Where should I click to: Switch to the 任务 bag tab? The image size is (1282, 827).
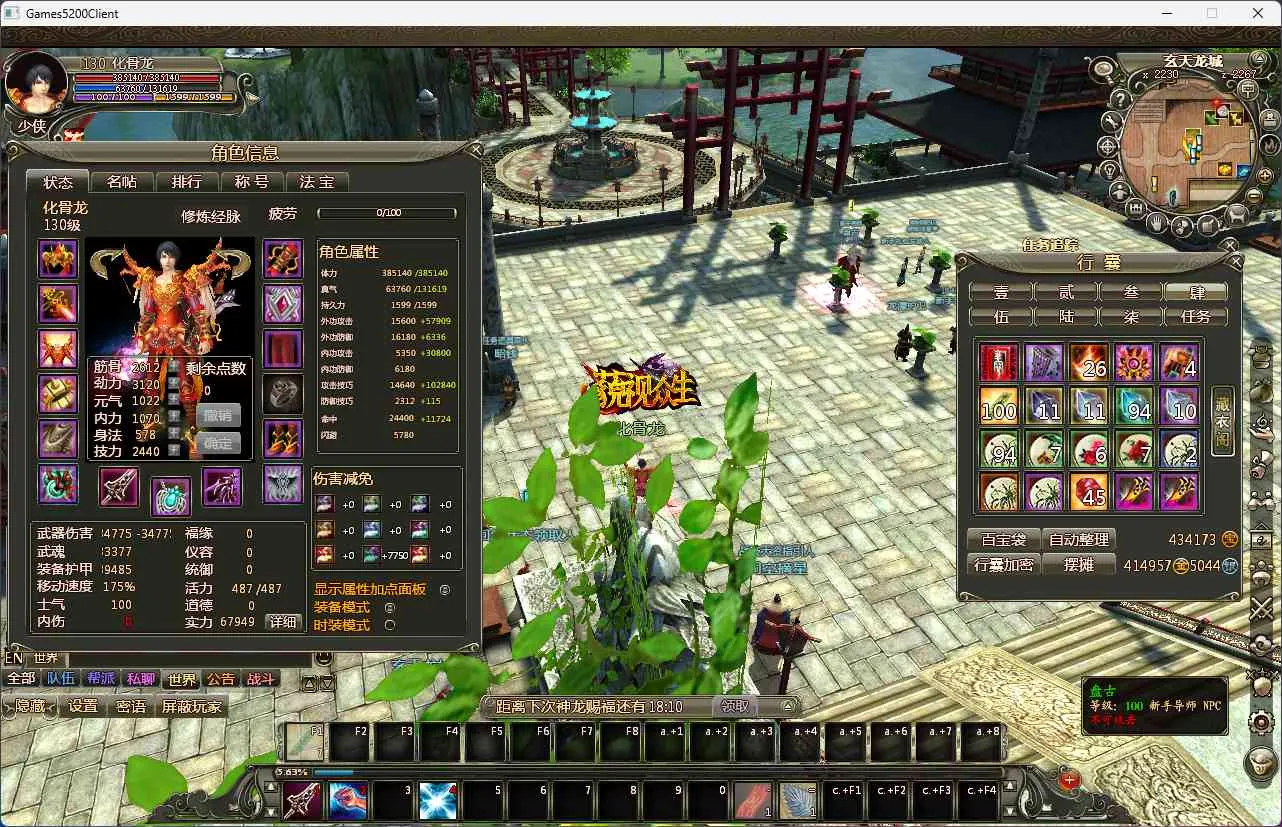click(x=1196, y=316)
